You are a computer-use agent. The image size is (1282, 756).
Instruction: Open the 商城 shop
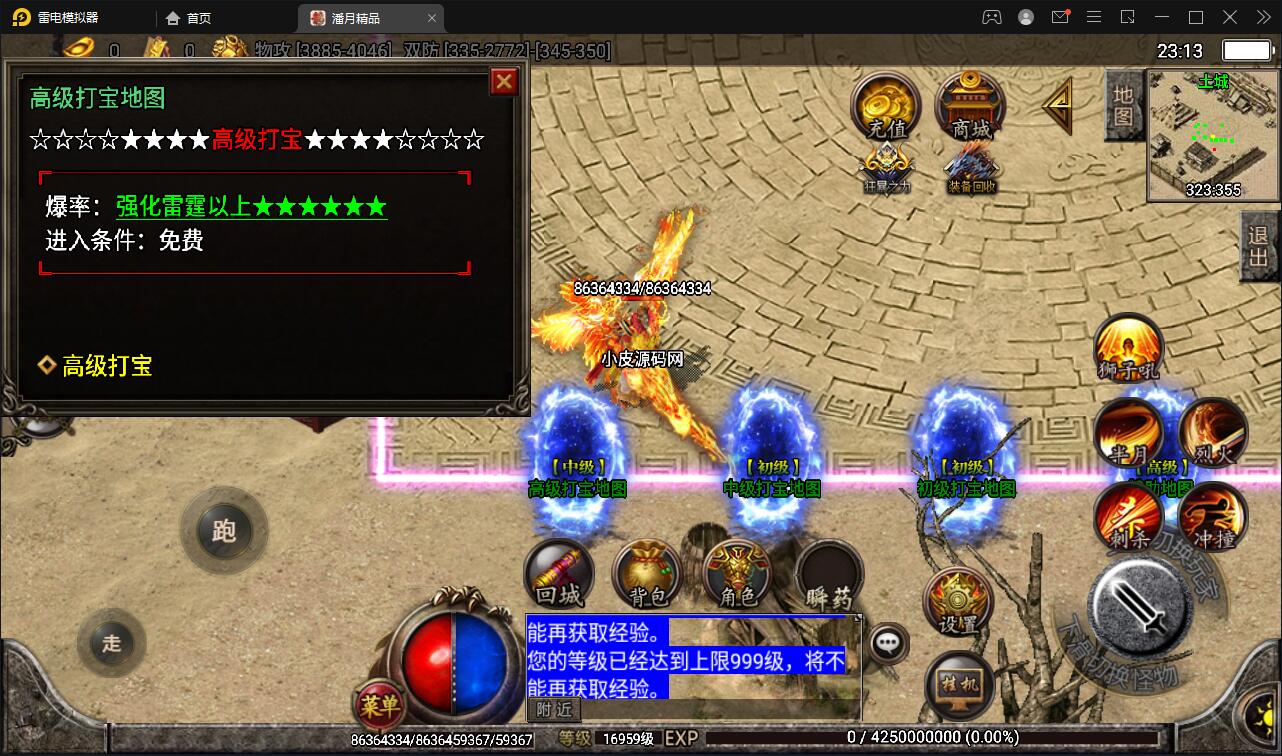(x=968, y=107)
